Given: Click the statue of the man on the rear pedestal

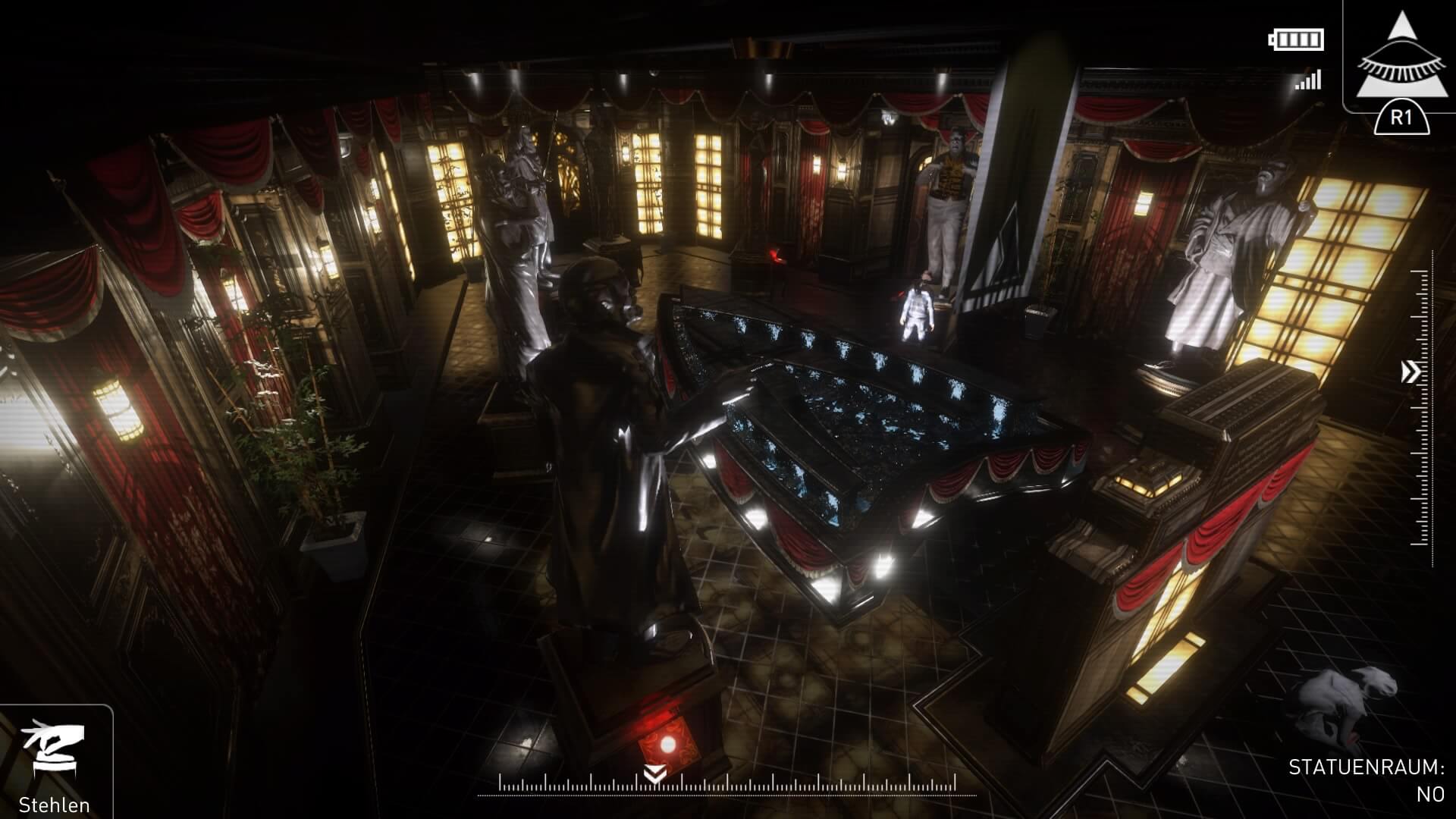Looking at the screenshot, I should (x=952, y=190).
